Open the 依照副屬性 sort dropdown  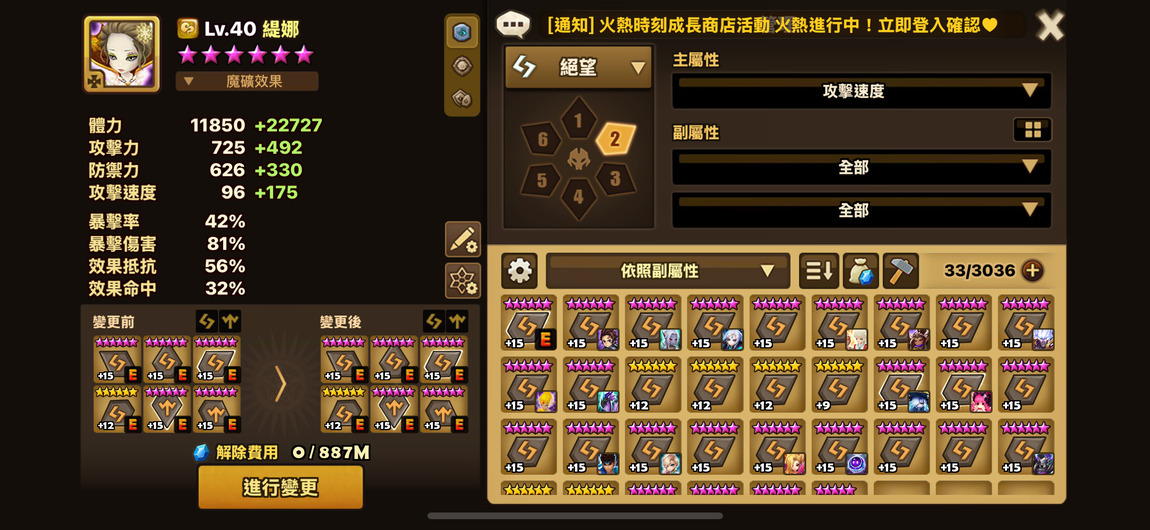click(x=667, y=271)
